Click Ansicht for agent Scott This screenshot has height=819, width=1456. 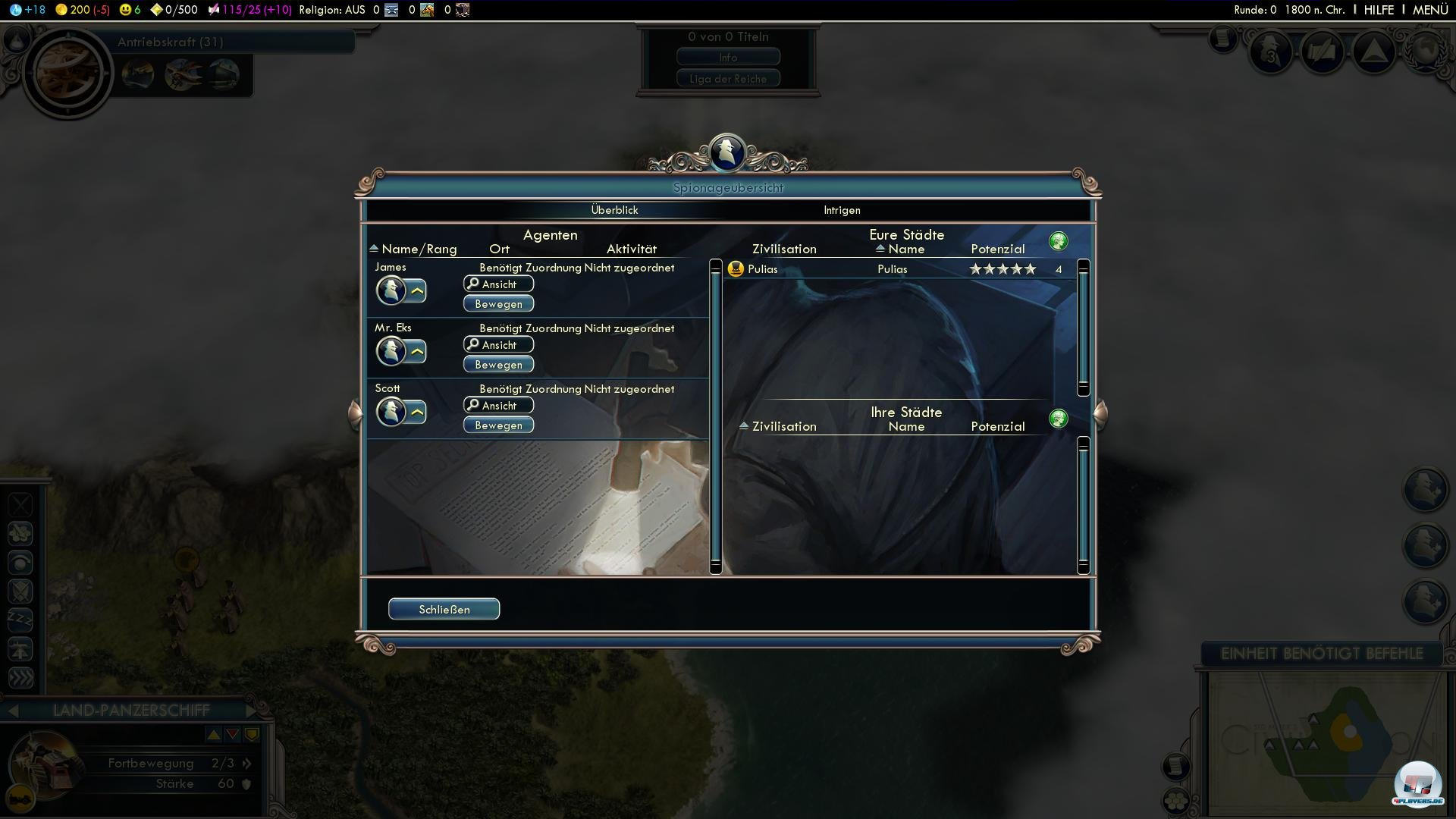(x=498, y=406)
